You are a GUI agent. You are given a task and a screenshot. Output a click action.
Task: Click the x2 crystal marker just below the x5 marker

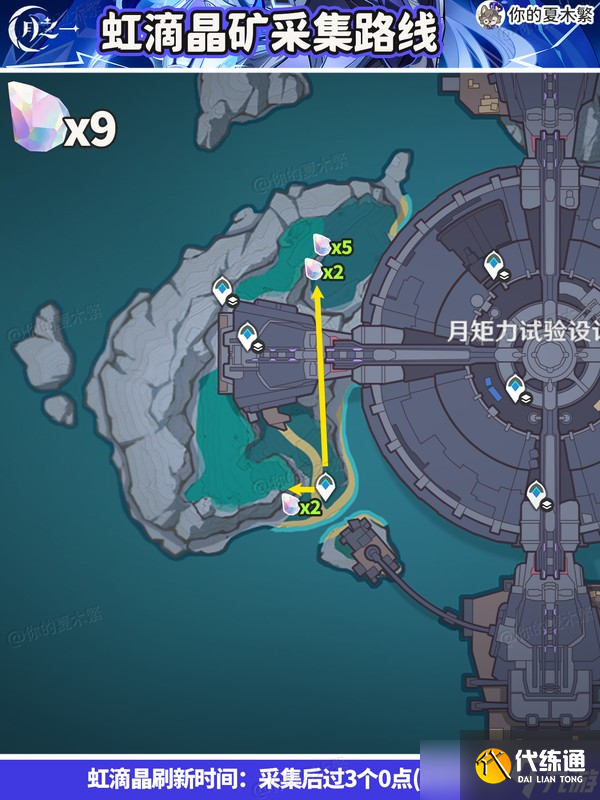click(313, 269)
